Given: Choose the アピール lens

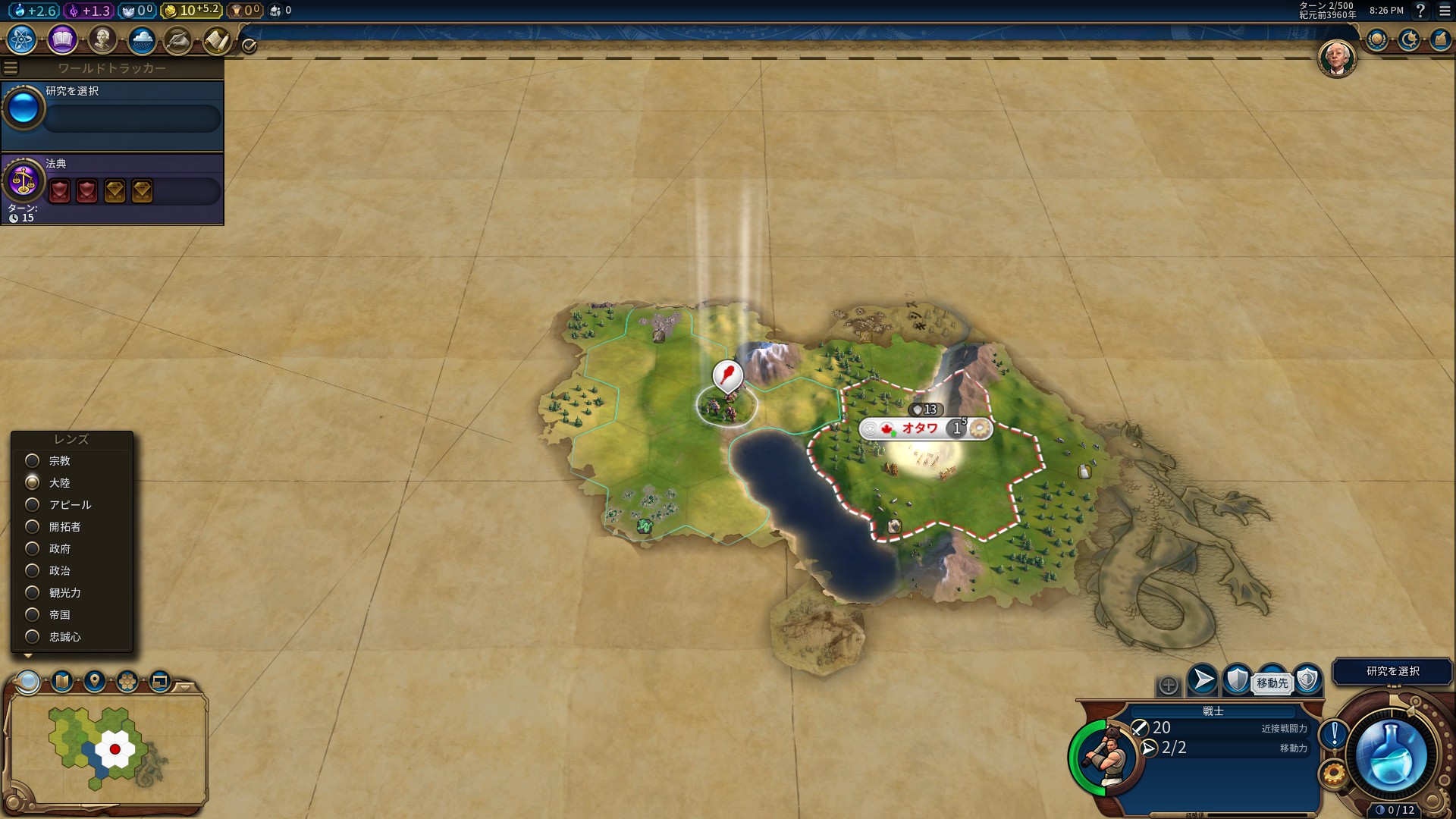Looking at the screenshot, I should click(33, 505).
